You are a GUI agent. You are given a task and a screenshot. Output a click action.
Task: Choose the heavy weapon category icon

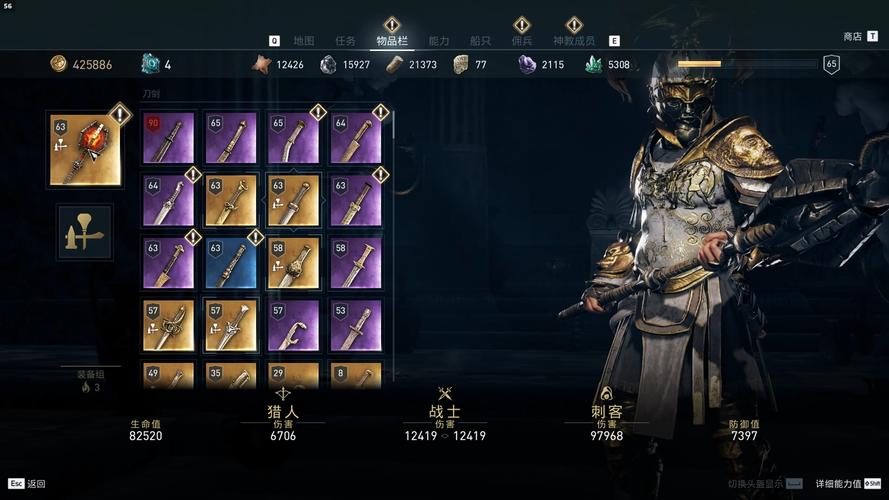pos(85,232)
